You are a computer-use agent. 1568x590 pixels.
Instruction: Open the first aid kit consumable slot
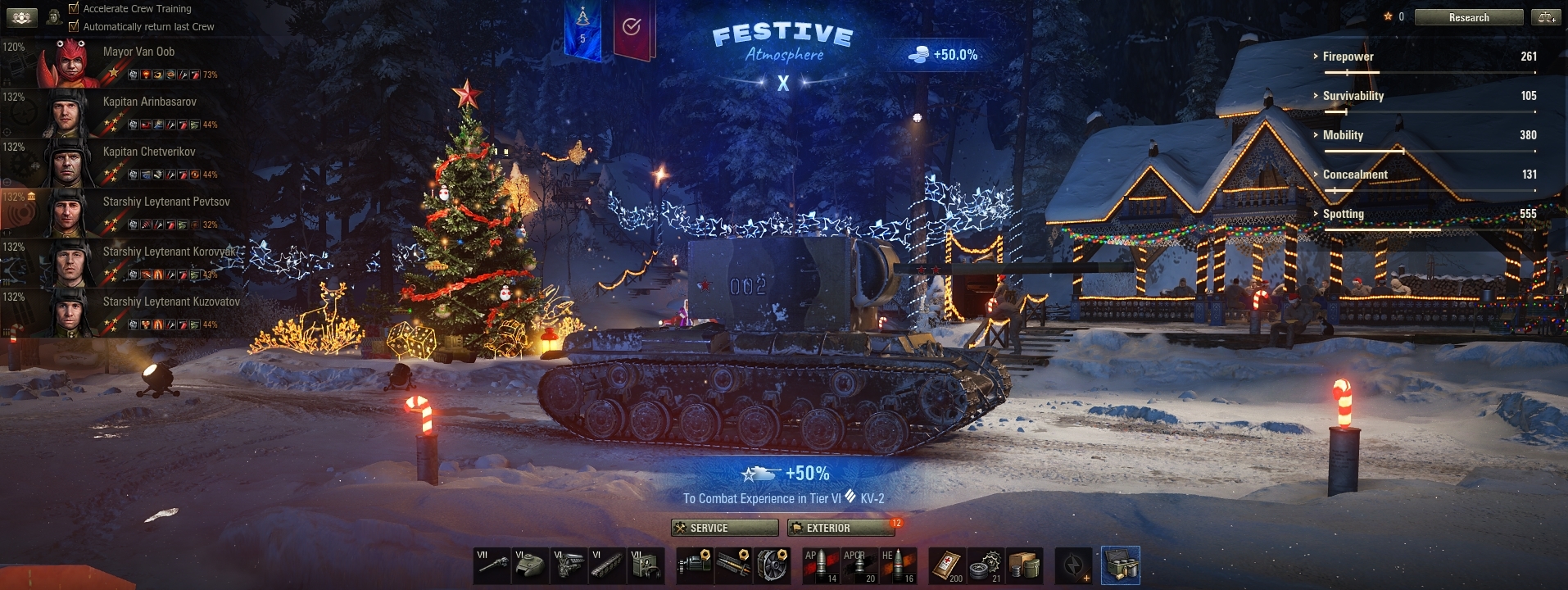click(x=948, y=565)
